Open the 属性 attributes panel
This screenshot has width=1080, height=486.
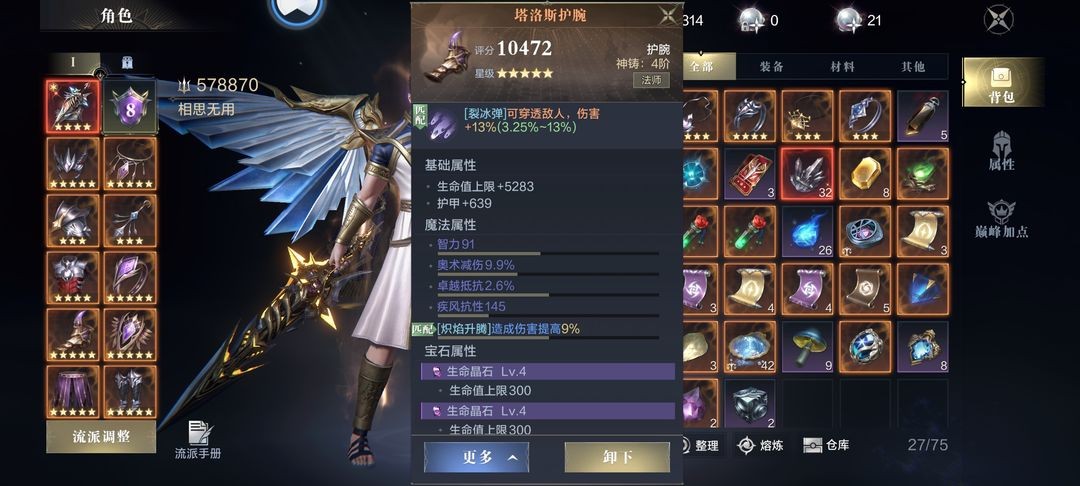1002,151
